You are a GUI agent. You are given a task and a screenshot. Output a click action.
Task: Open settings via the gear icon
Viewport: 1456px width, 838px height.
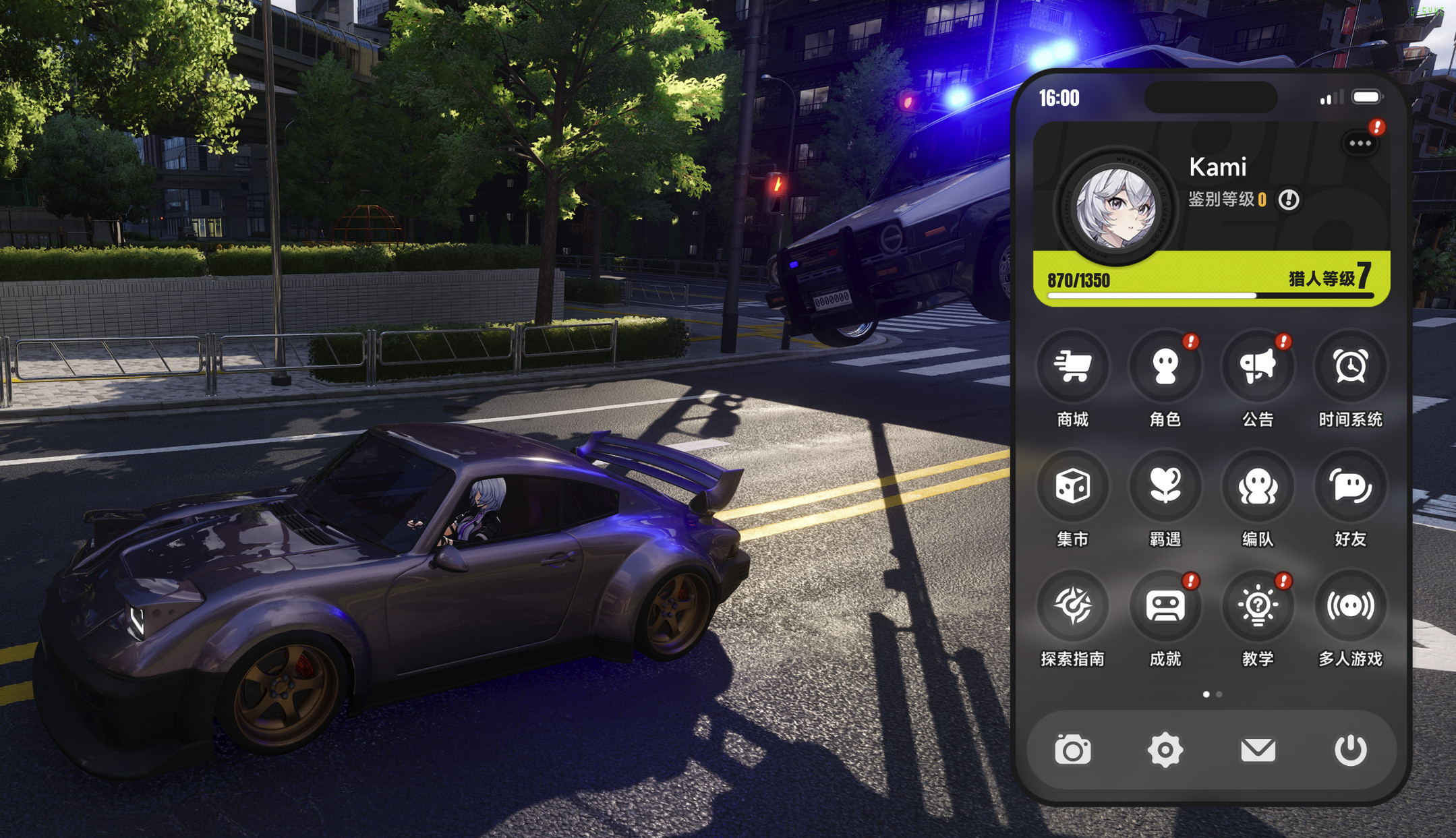[1165, 750]
